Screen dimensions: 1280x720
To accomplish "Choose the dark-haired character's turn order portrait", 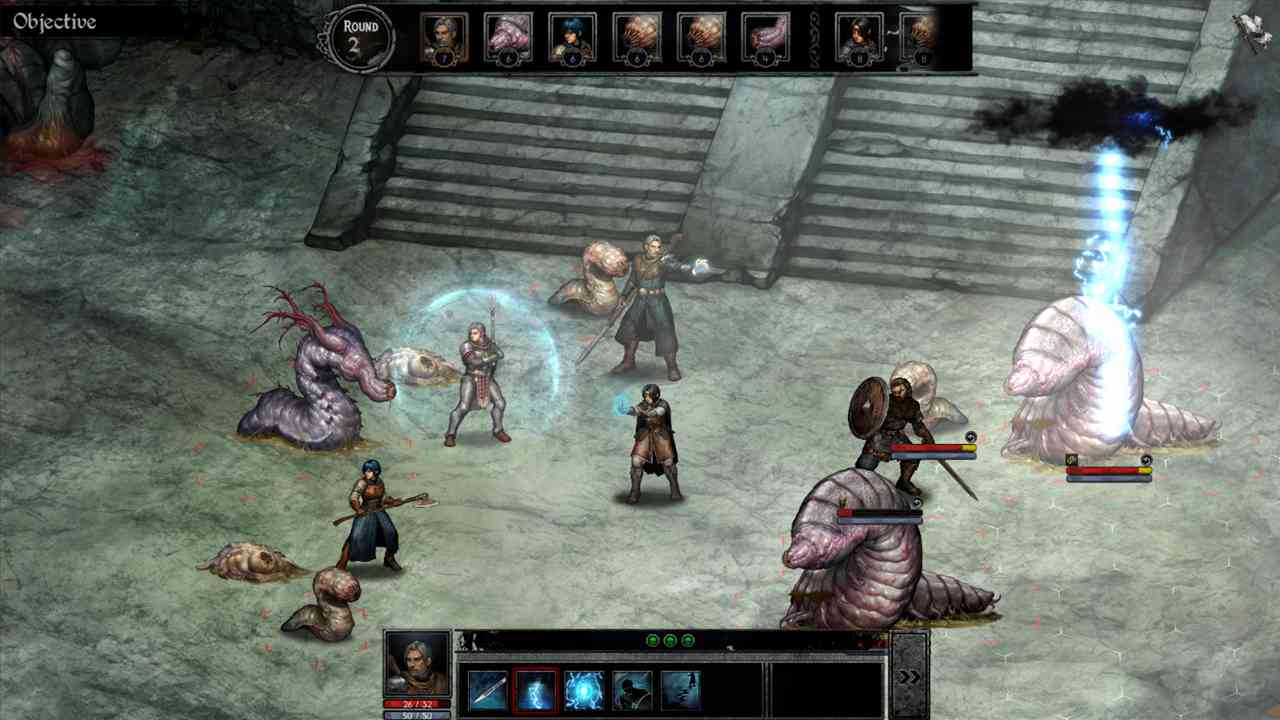I will pos(859,38).
